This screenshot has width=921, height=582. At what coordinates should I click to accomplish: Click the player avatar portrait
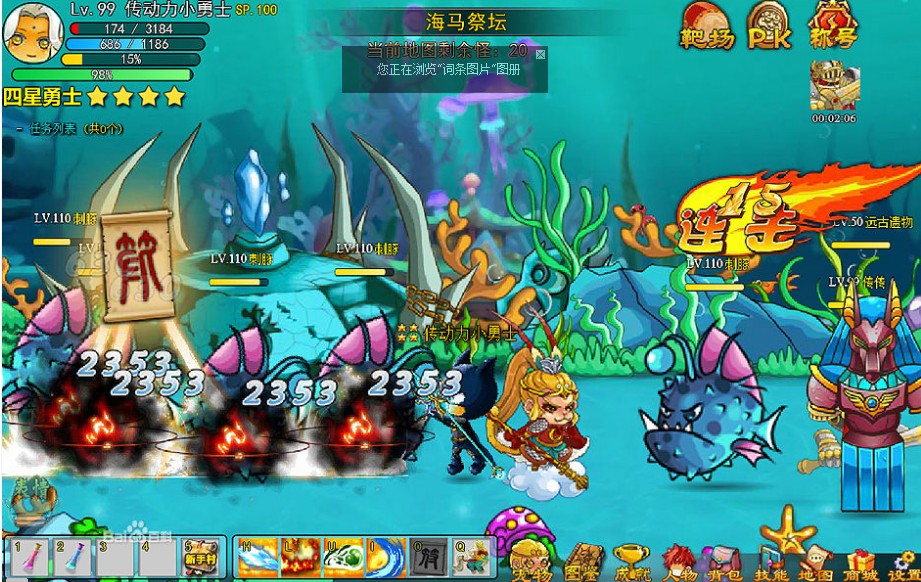[28, 33]
